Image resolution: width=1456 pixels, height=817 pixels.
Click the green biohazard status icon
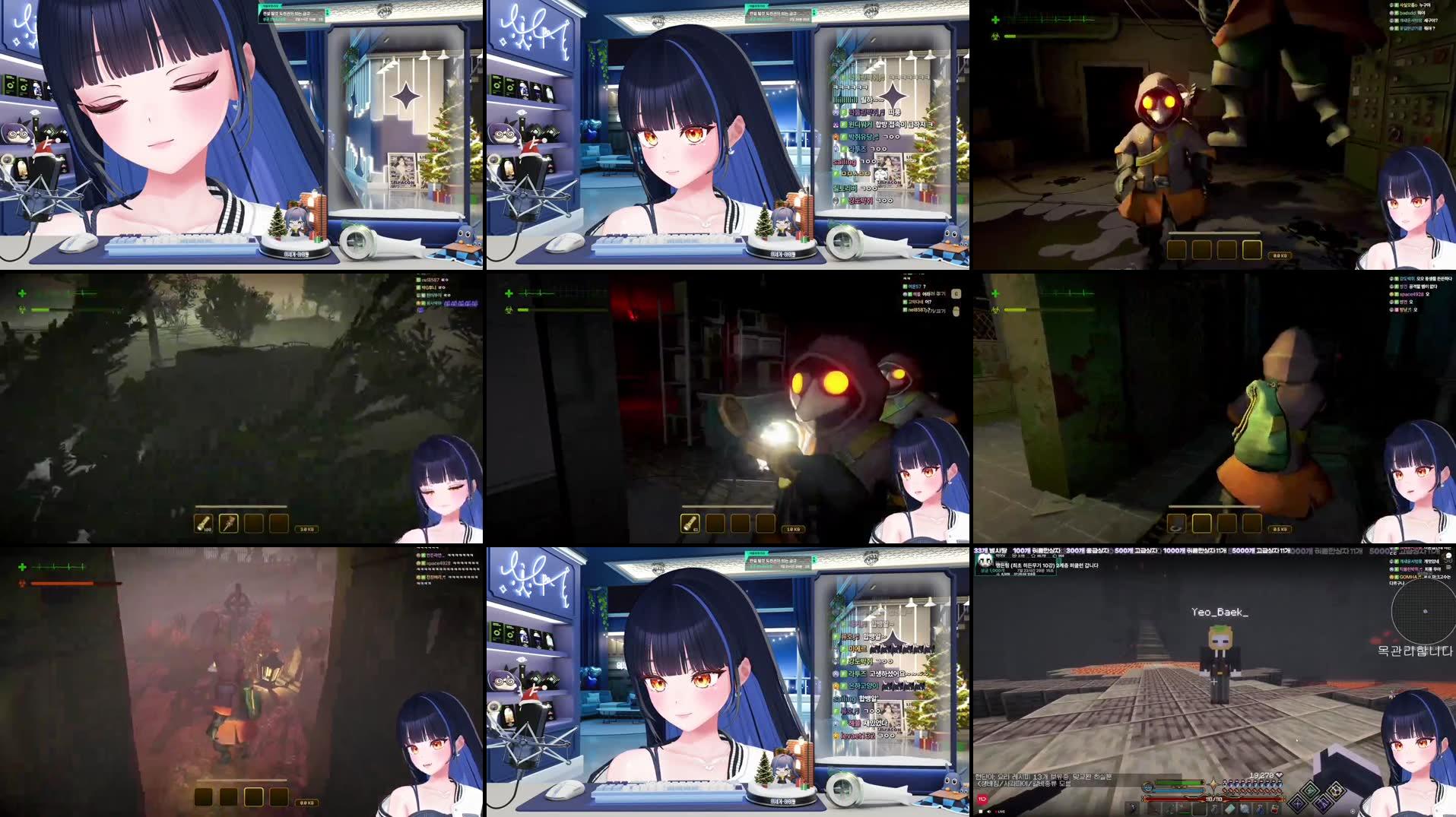[x=995, y=36]
